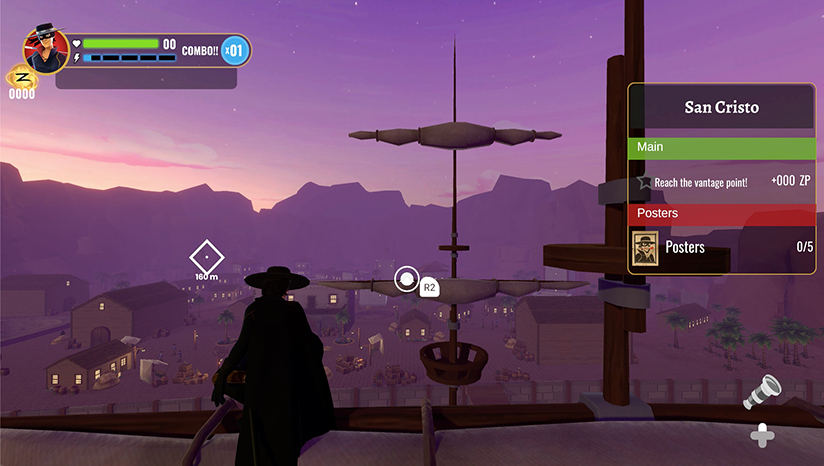Activate the spyglass icon

[x=761, y=392]
